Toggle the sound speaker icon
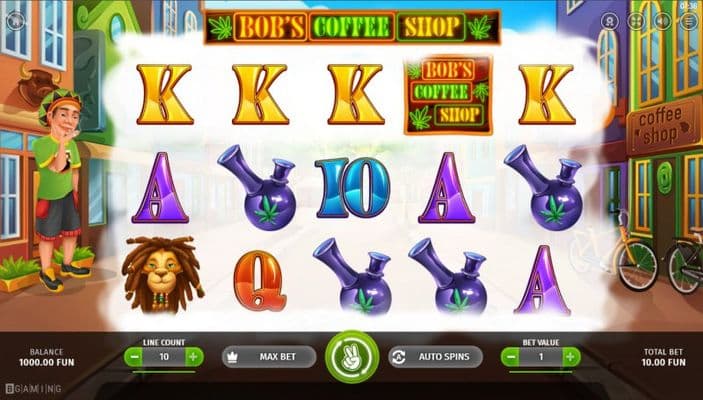This screenshot has width=703, height=400. [661, 20]
